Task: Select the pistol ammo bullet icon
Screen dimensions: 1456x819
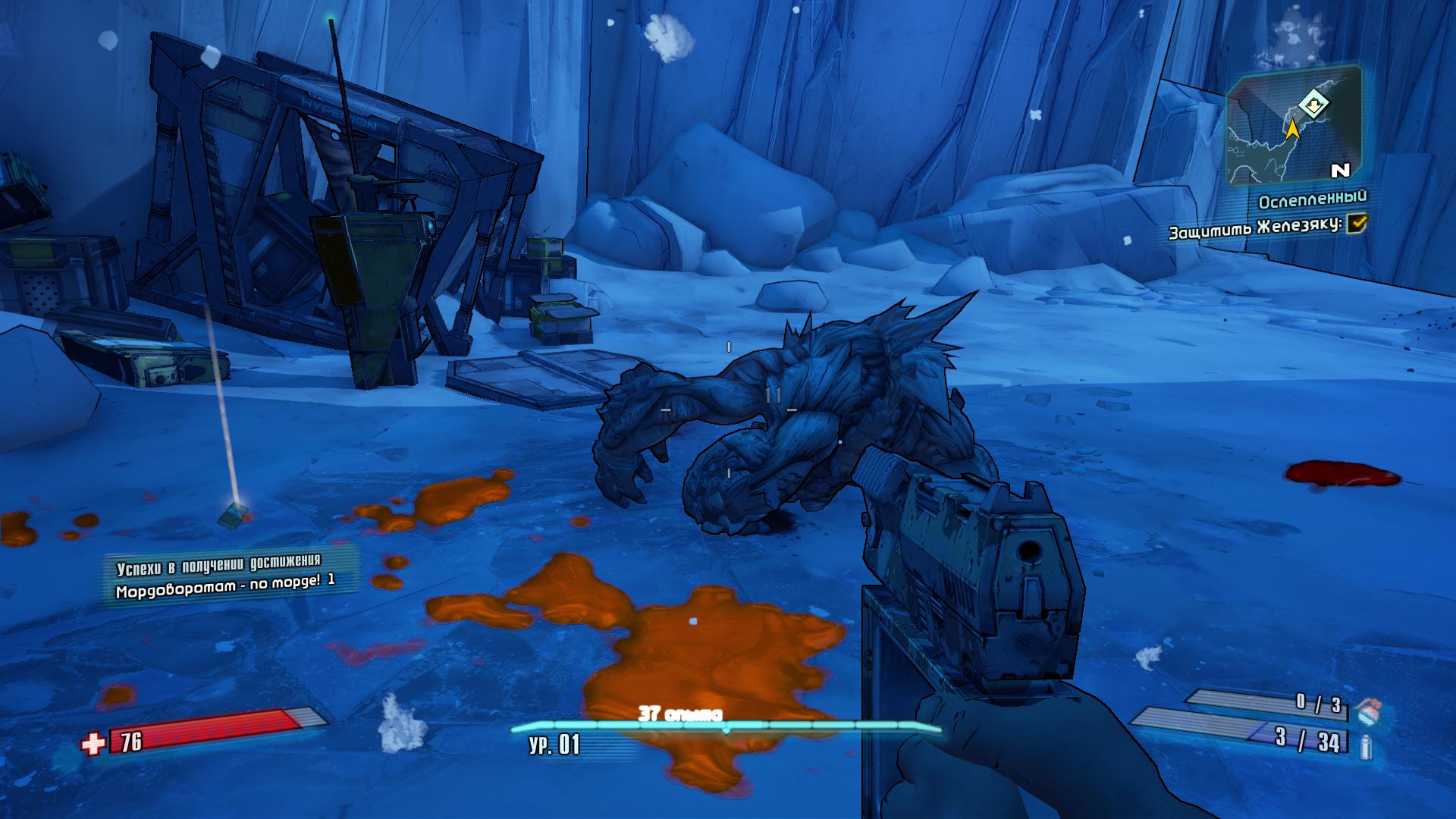Action: (x=1367, y=746)
